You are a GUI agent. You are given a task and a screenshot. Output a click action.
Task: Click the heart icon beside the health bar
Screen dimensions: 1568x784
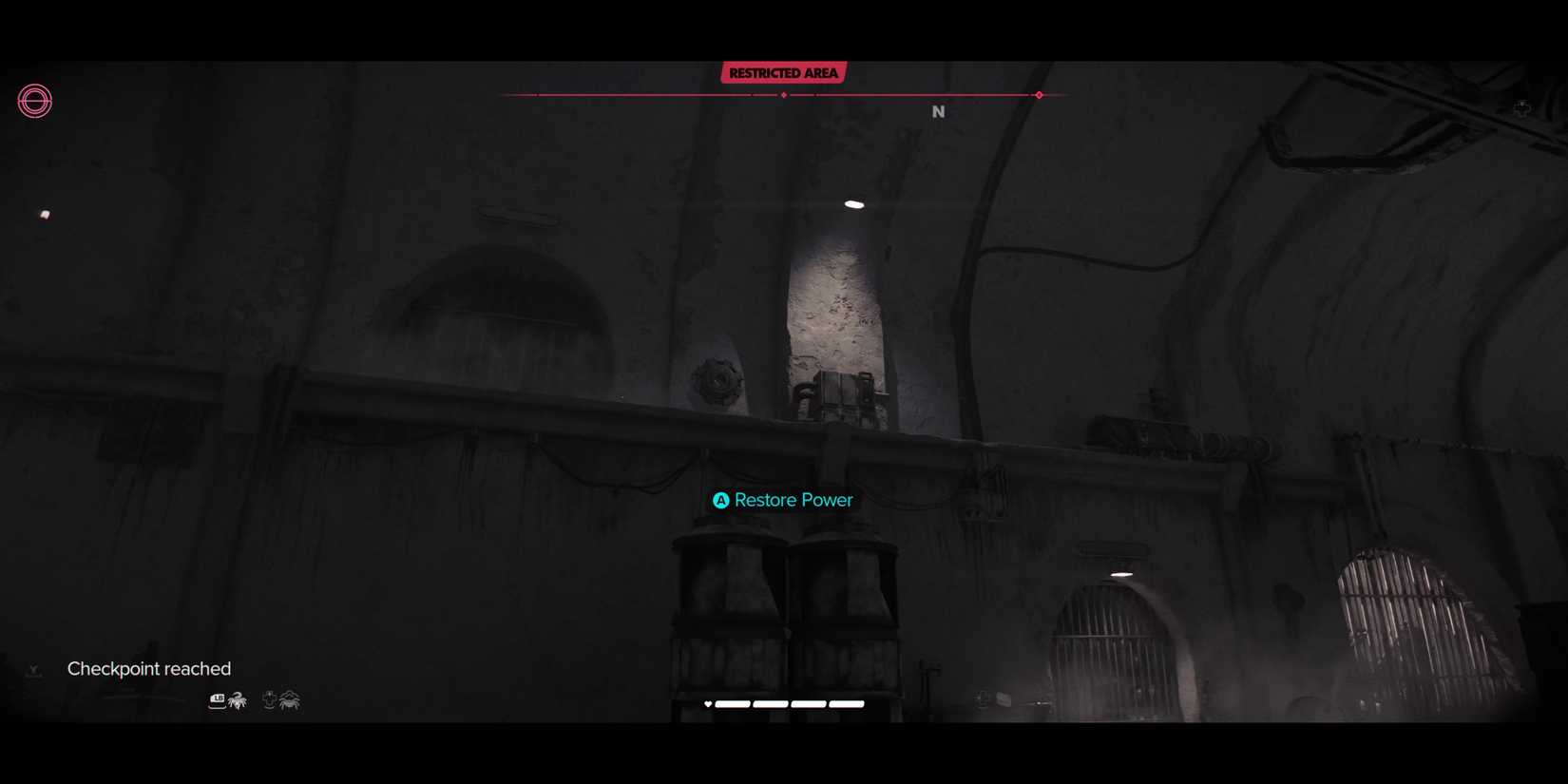coord(708,704)
